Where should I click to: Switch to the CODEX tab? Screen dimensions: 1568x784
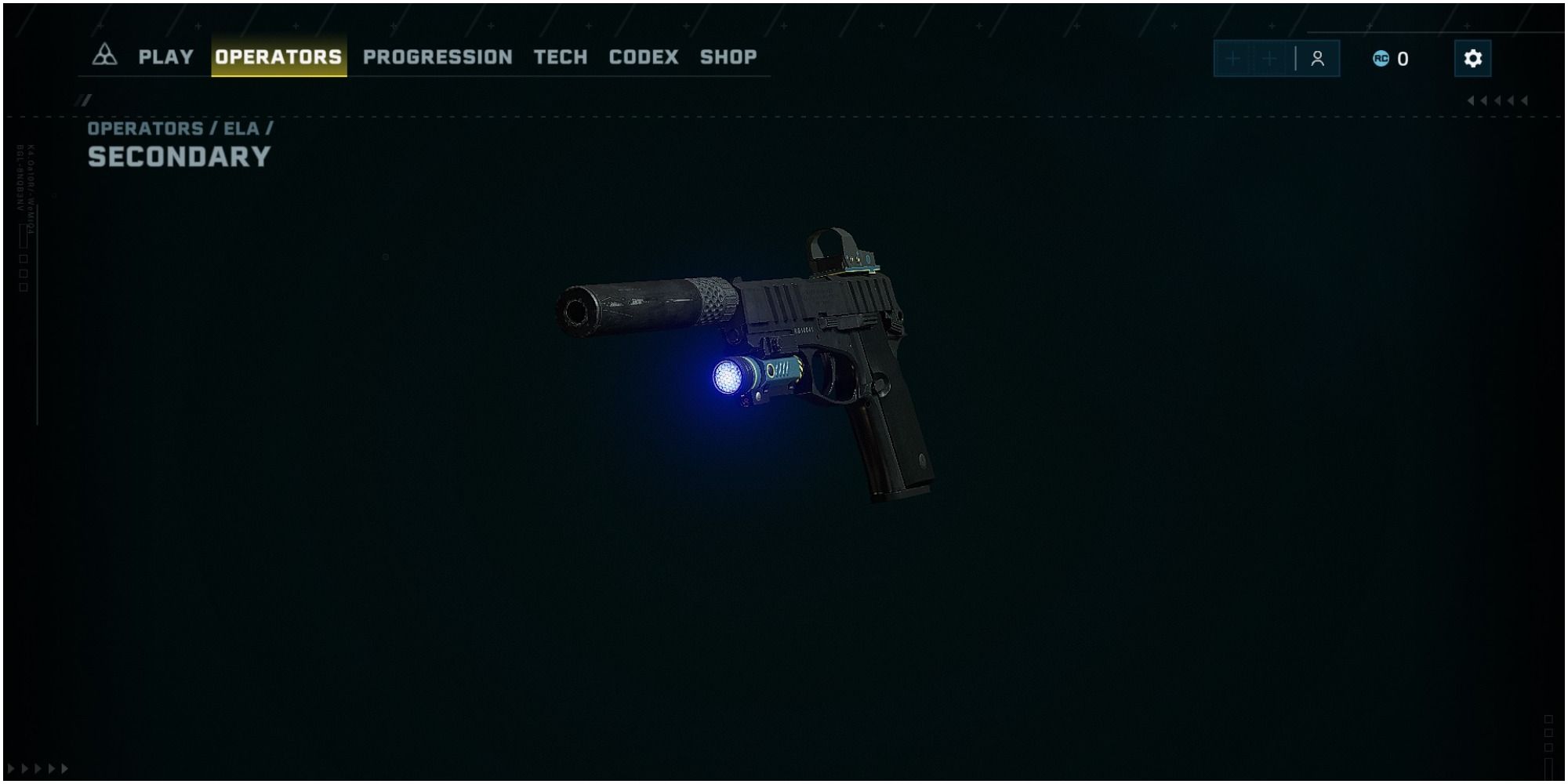click(644, 56)
